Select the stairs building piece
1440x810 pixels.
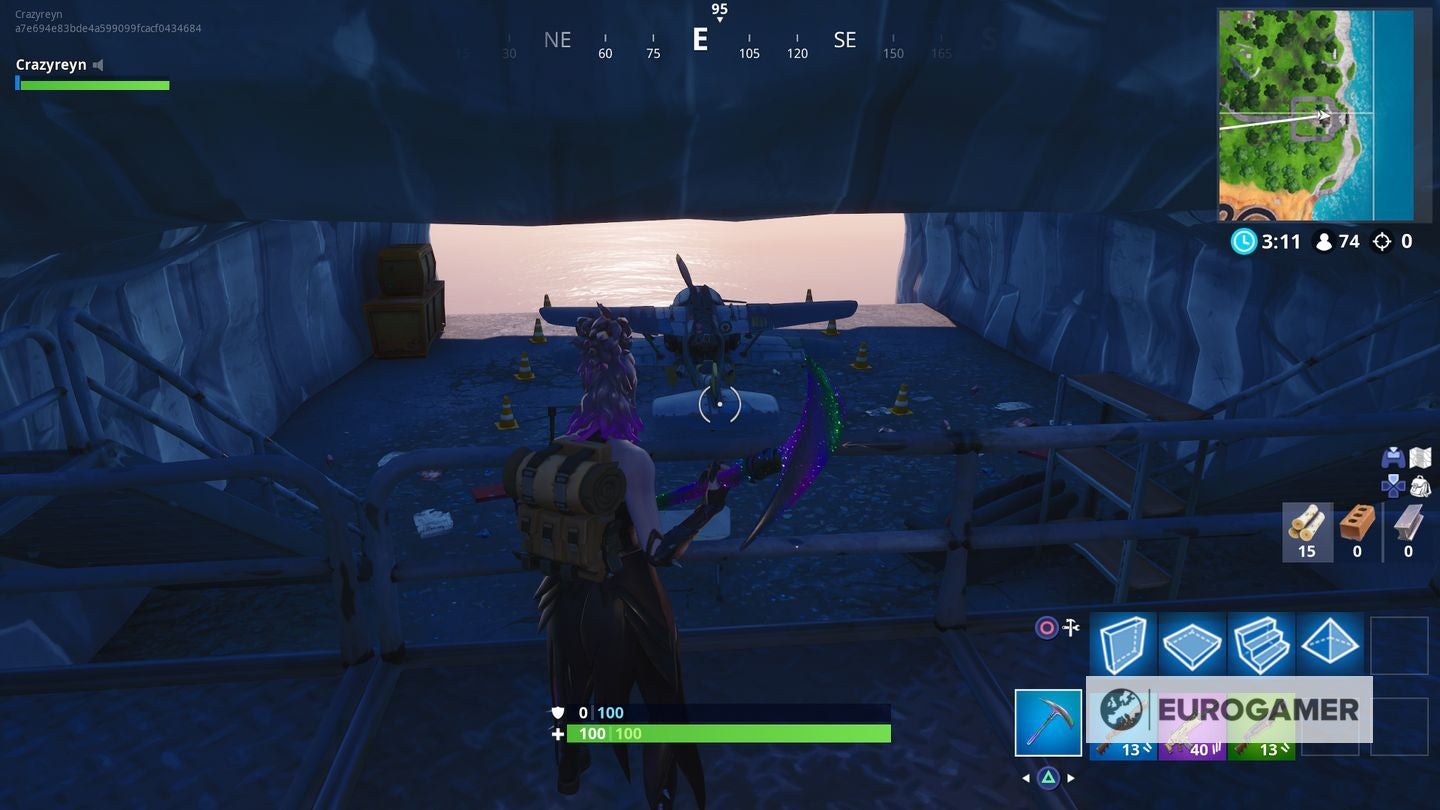click(x=1262, y=644)
